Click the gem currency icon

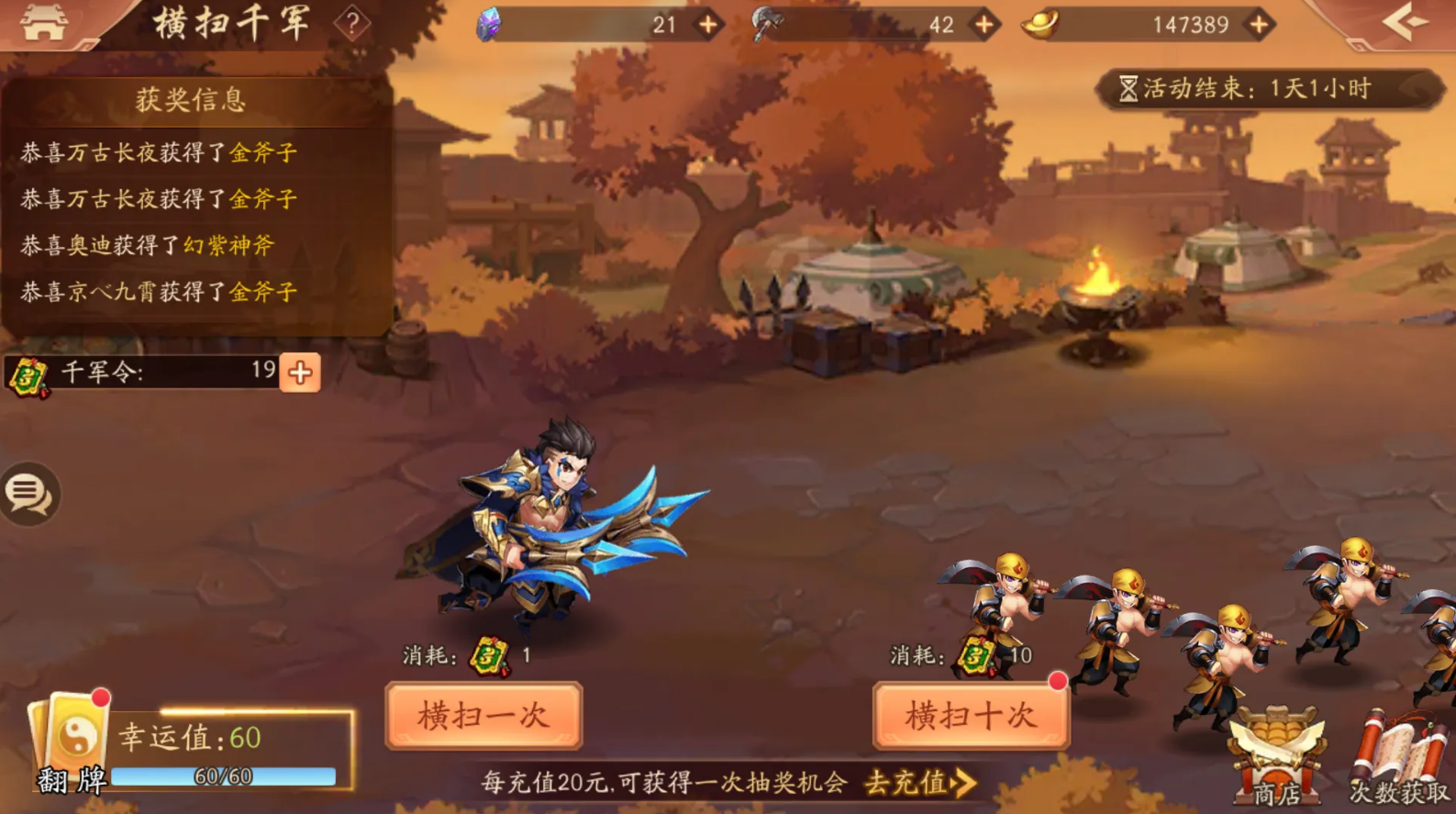tap(489, 24)
